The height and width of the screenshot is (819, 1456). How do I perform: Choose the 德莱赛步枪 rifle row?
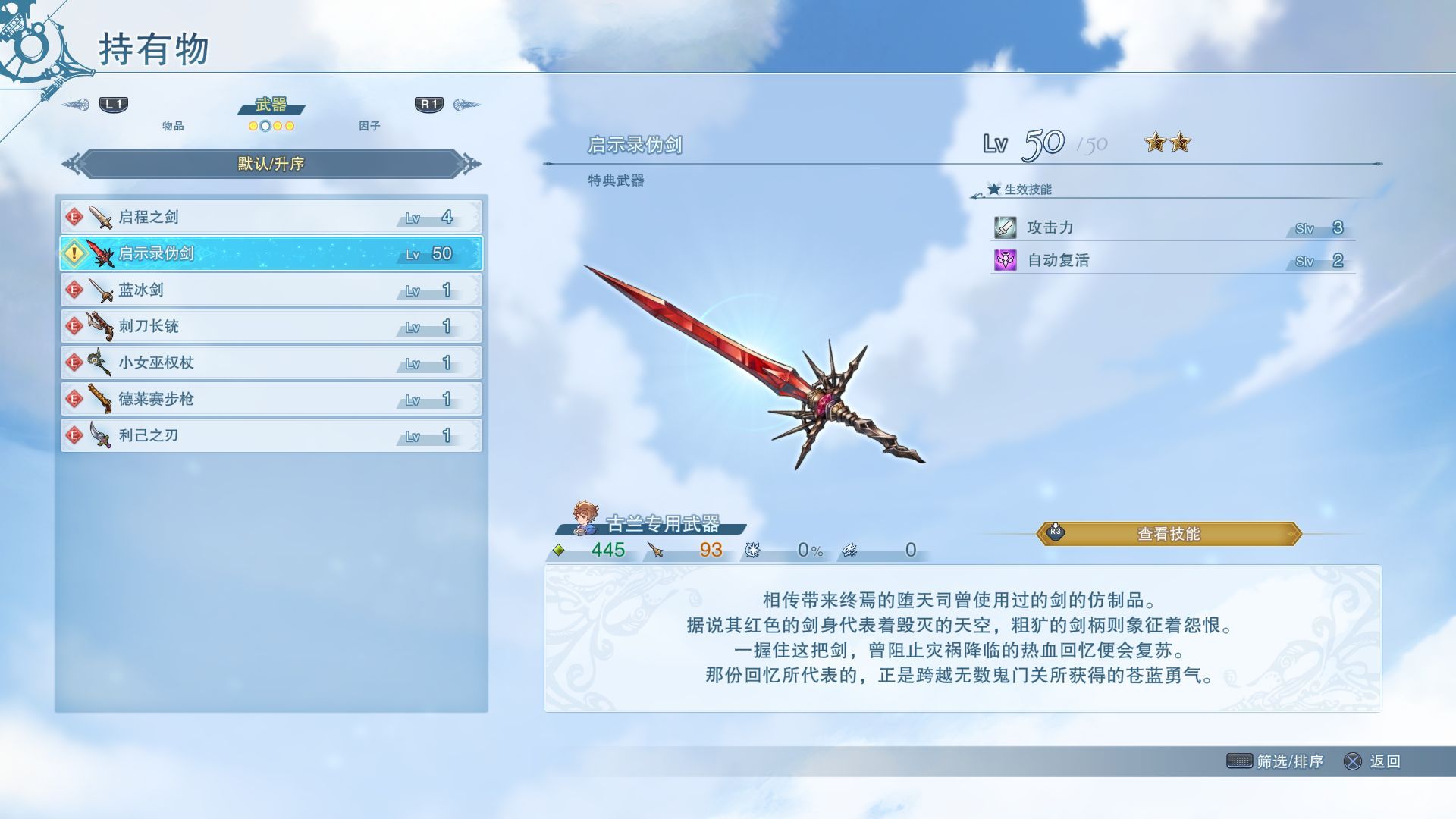click(x=271, y=399)
